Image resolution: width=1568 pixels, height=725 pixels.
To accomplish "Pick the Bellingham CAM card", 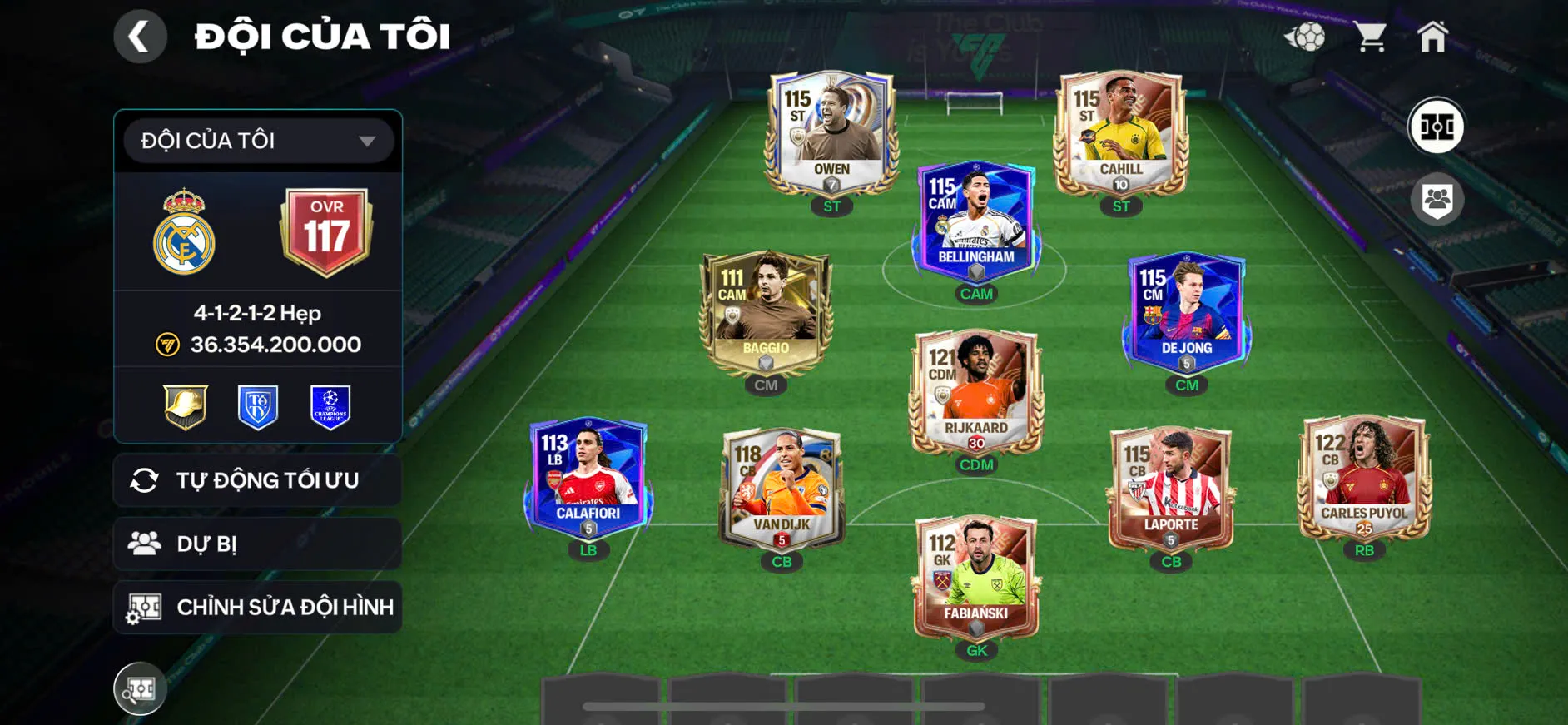I will tap(976, 221).
